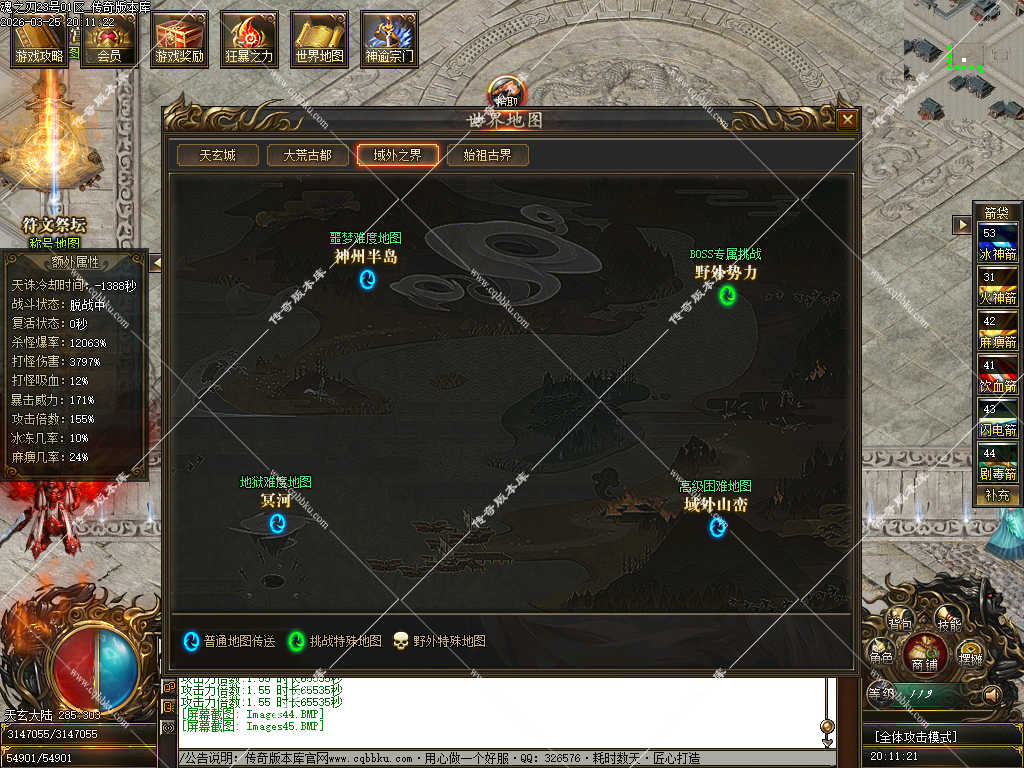1024x768 pixels.
Task: Click the 补充 refill button
Action: click(997, 495)
